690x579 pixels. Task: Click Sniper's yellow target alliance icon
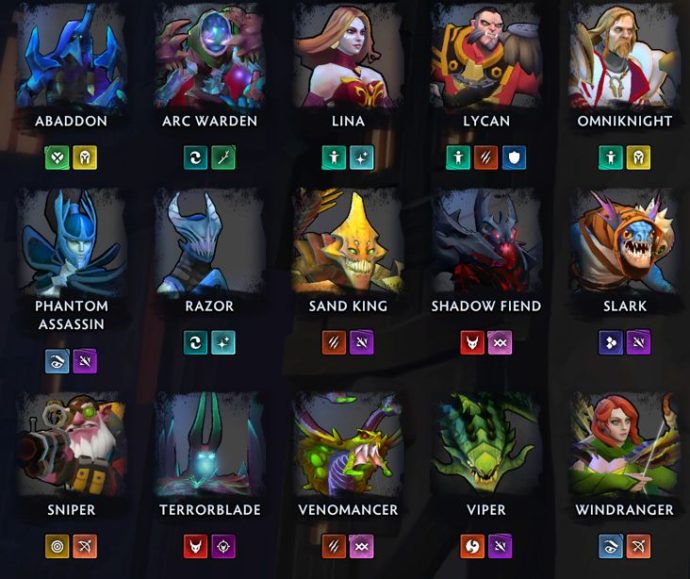tap(58, 546)
